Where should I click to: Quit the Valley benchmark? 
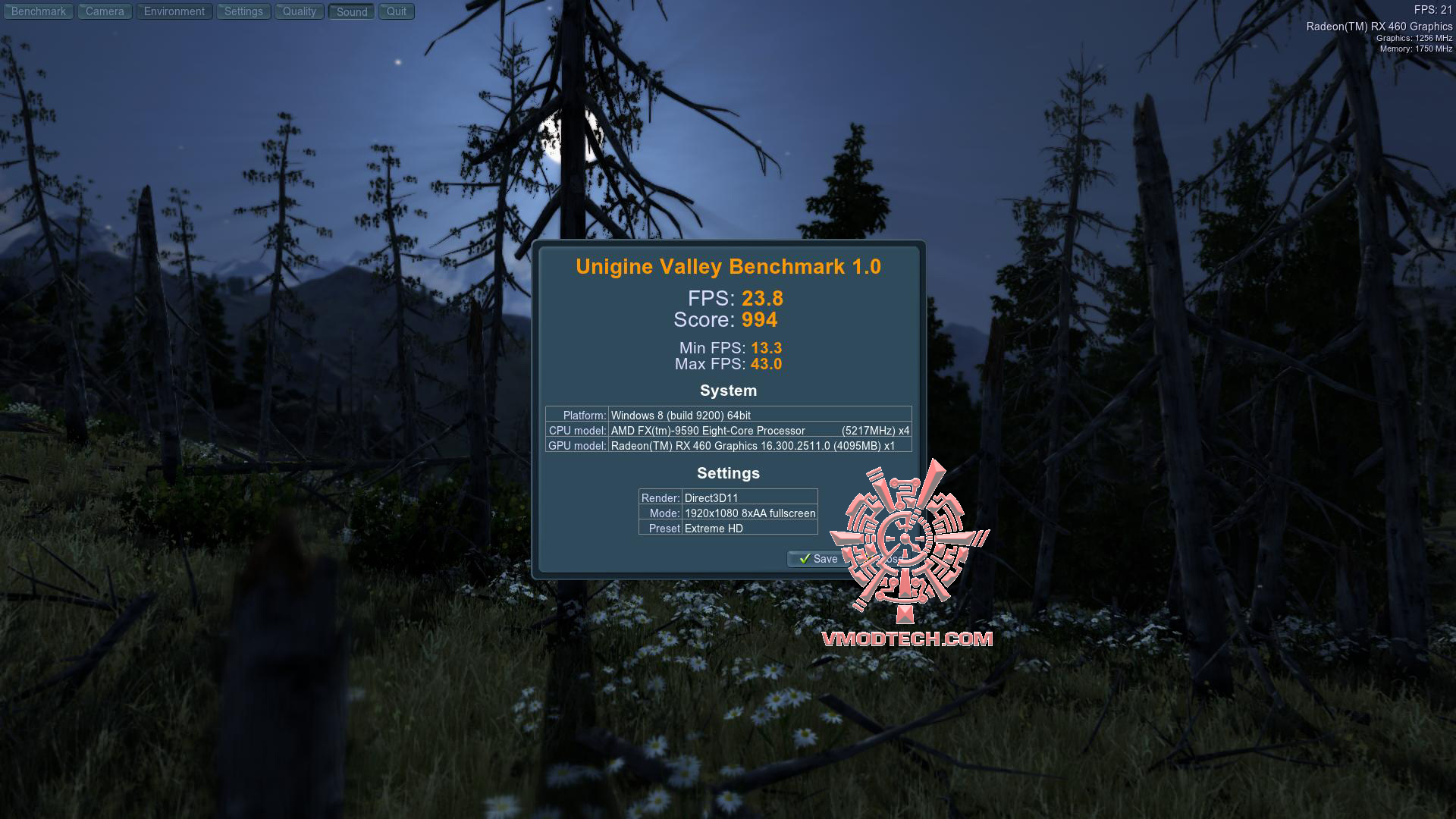pyautogui.click(x=395, y=11)
